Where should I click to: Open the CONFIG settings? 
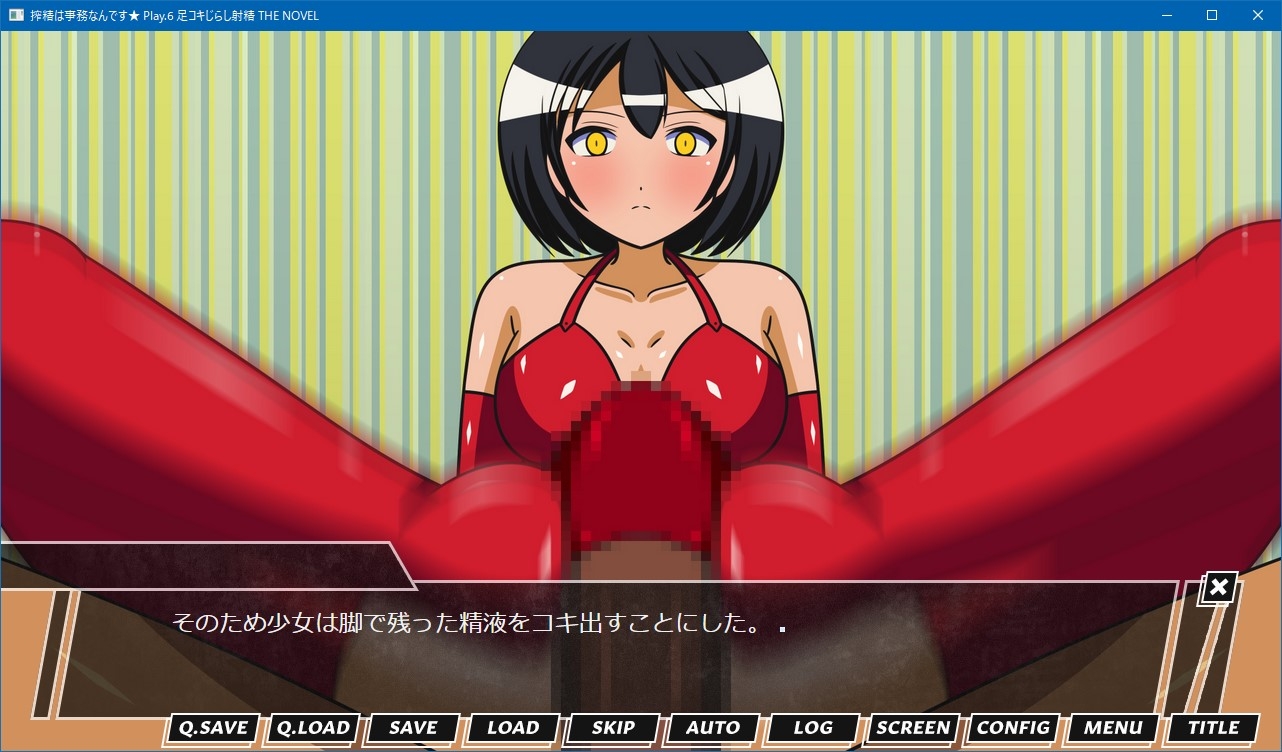(x=1013, y=728)
